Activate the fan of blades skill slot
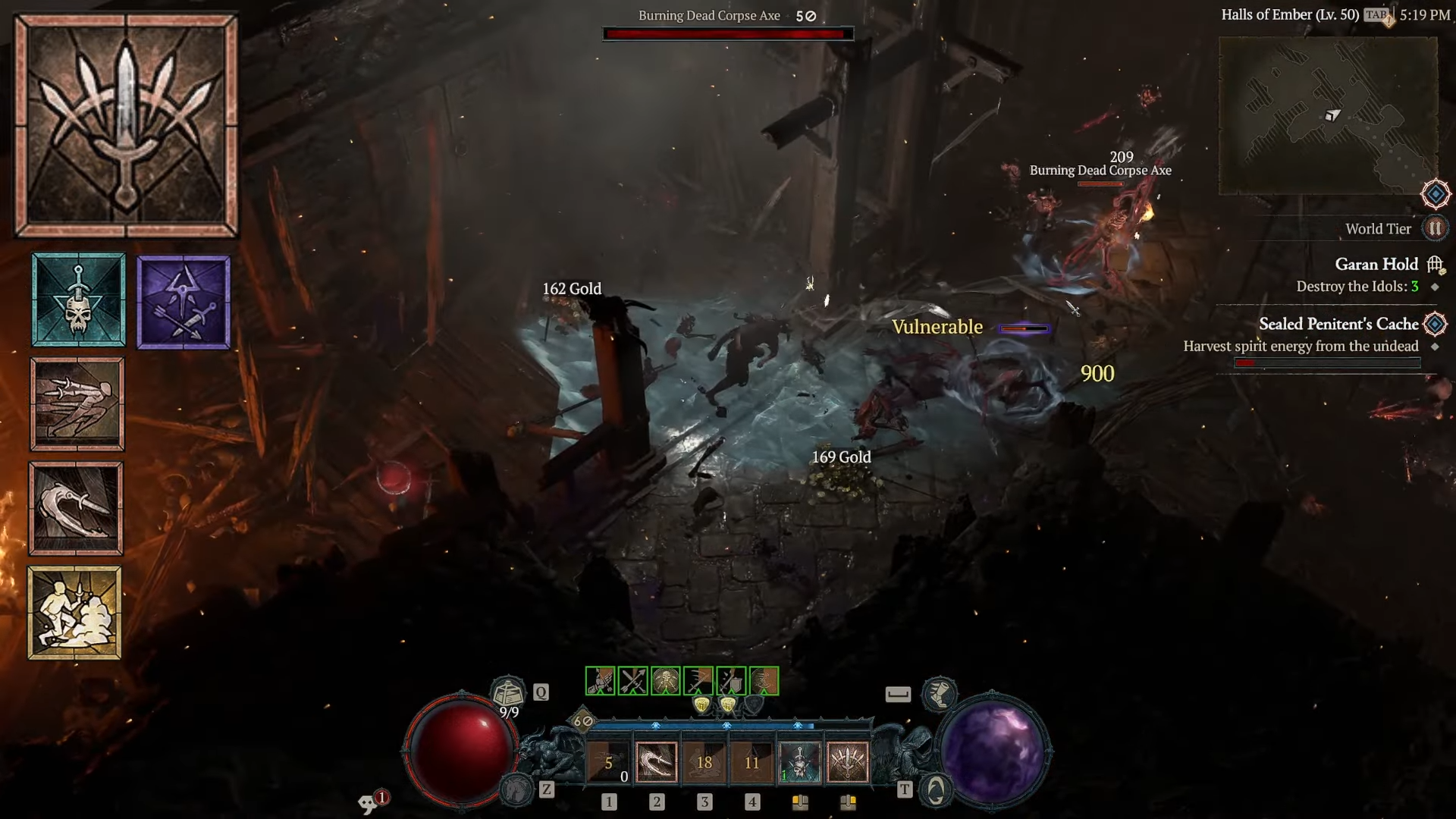This screenshot has width=1456, height=819. 847,762
